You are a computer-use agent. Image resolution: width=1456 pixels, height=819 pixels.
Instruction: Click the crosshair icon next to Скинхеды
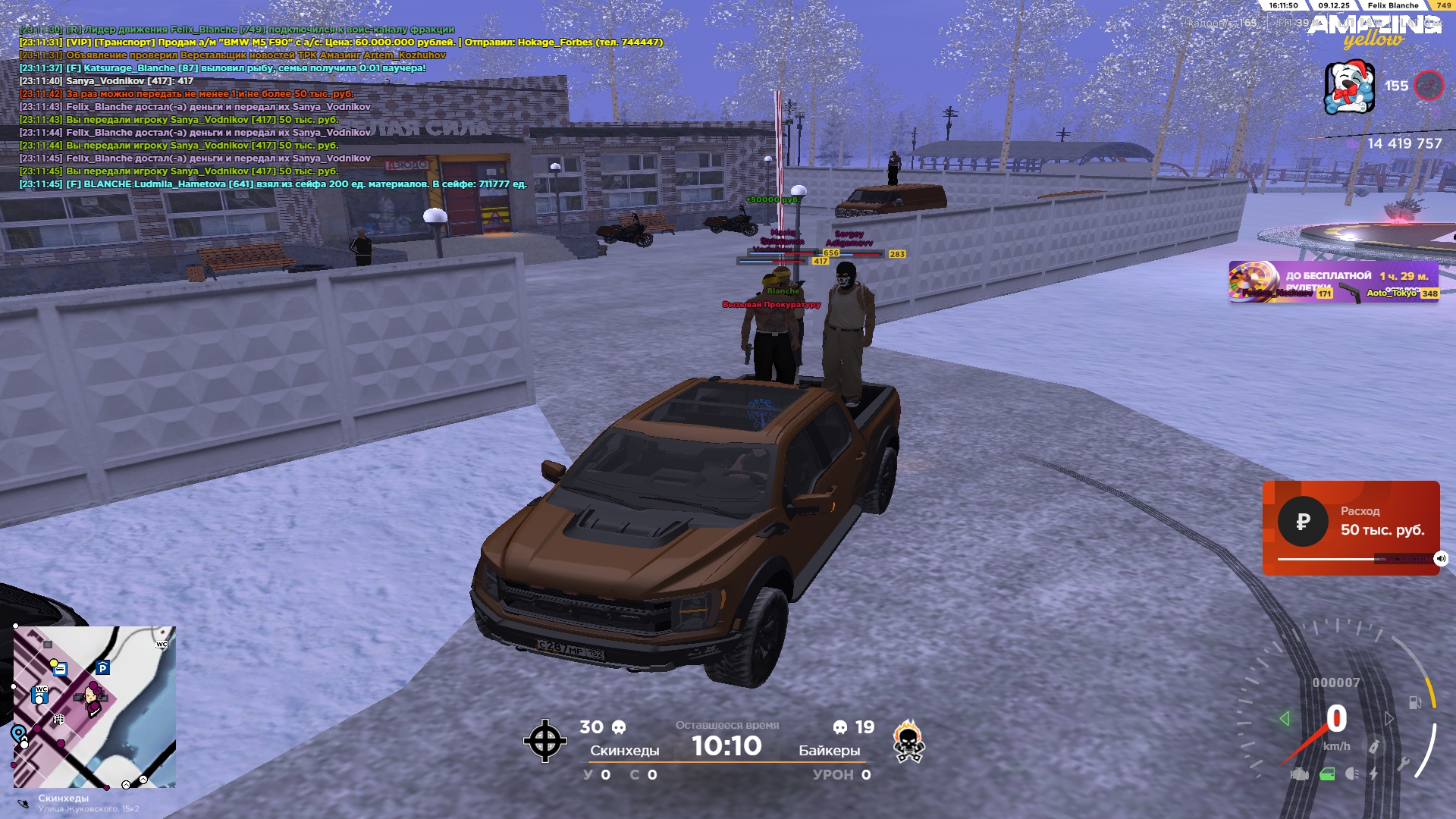coord(544,741)
